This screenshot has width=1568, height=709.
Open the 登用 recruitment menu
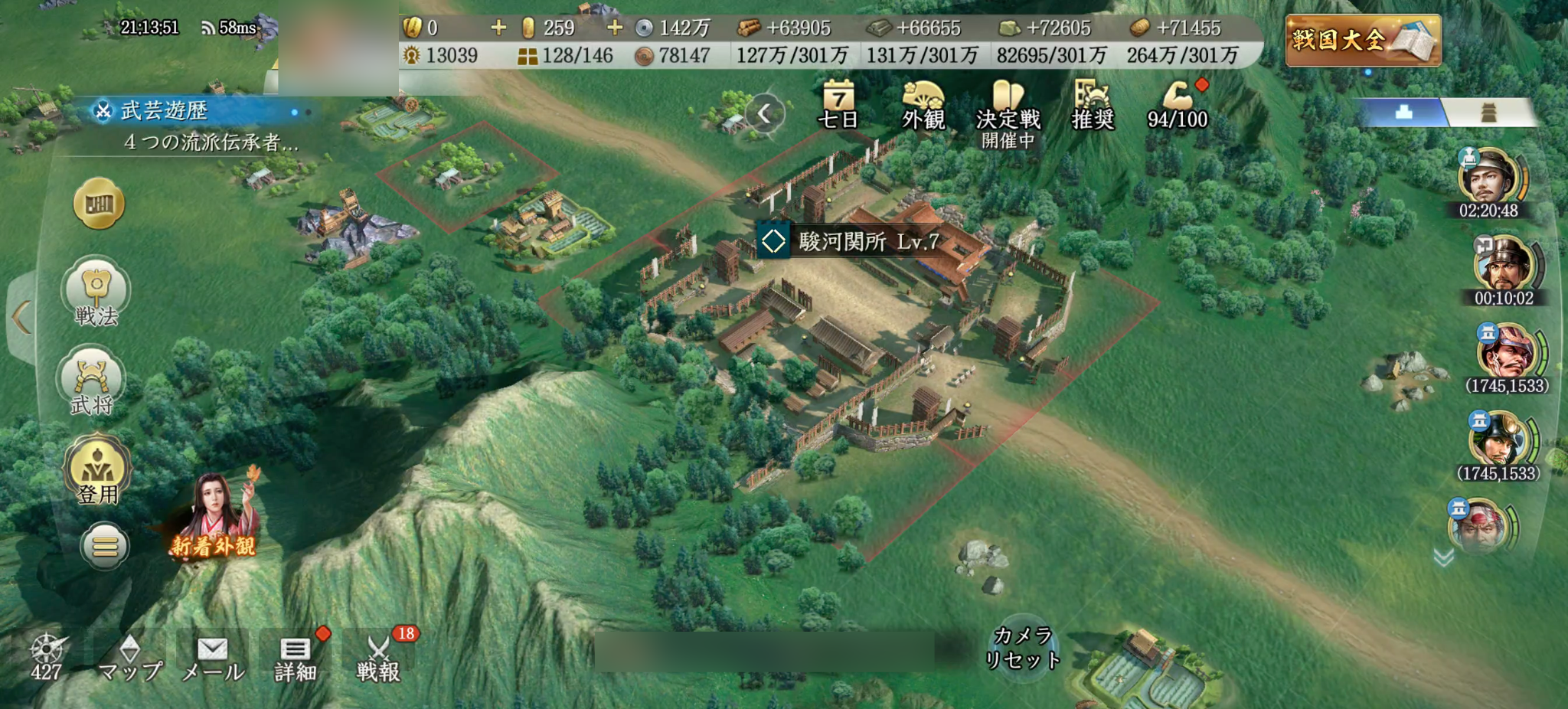tap(97, 469)
